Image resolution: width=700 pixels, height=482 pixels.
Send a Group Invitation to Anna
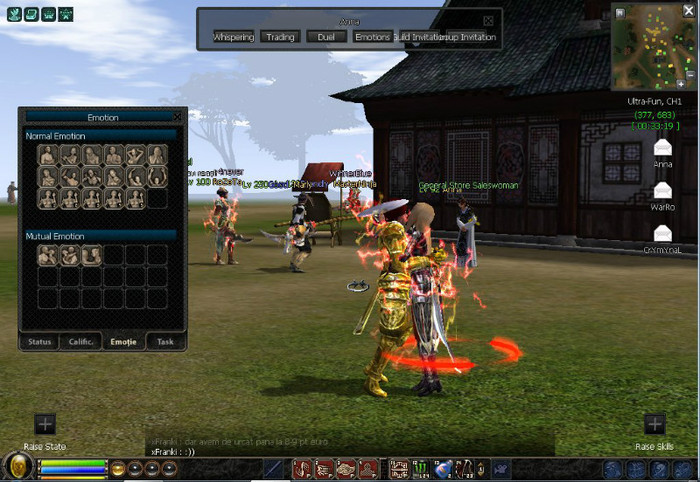pos(465,37)
